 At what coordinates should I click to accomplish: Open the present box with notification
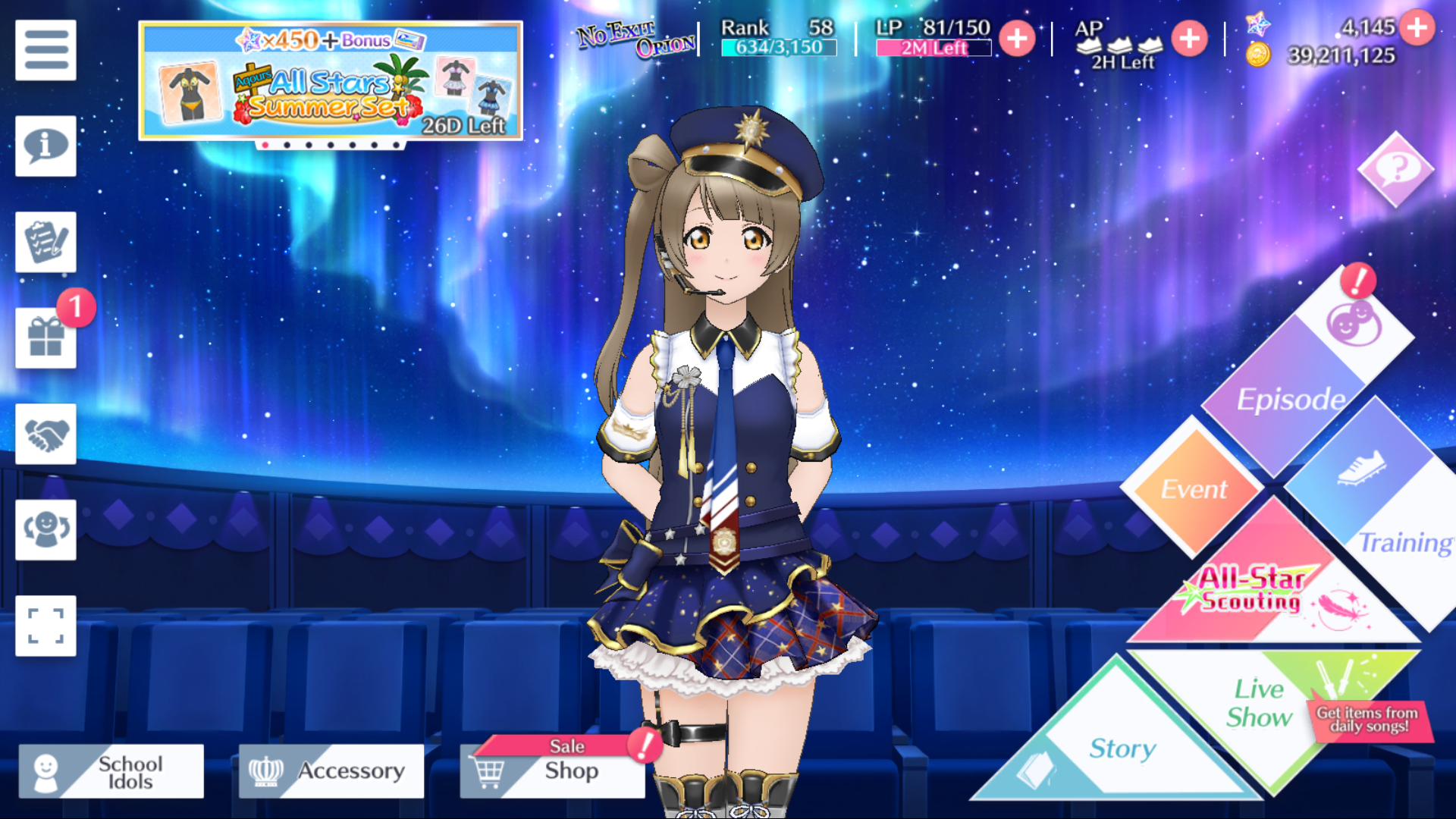point(45,338)
